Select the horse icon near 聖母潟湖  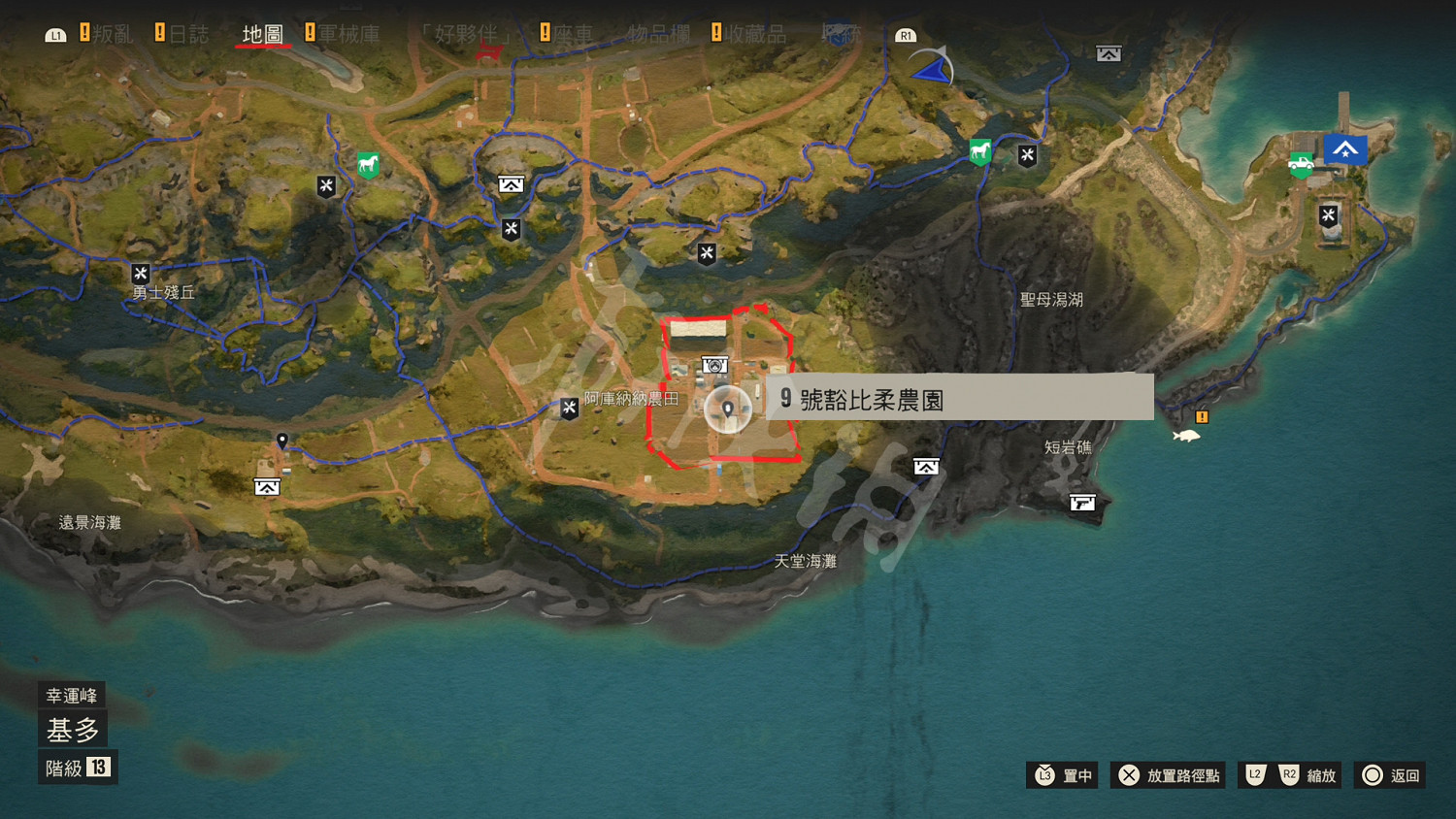[978, 151]
